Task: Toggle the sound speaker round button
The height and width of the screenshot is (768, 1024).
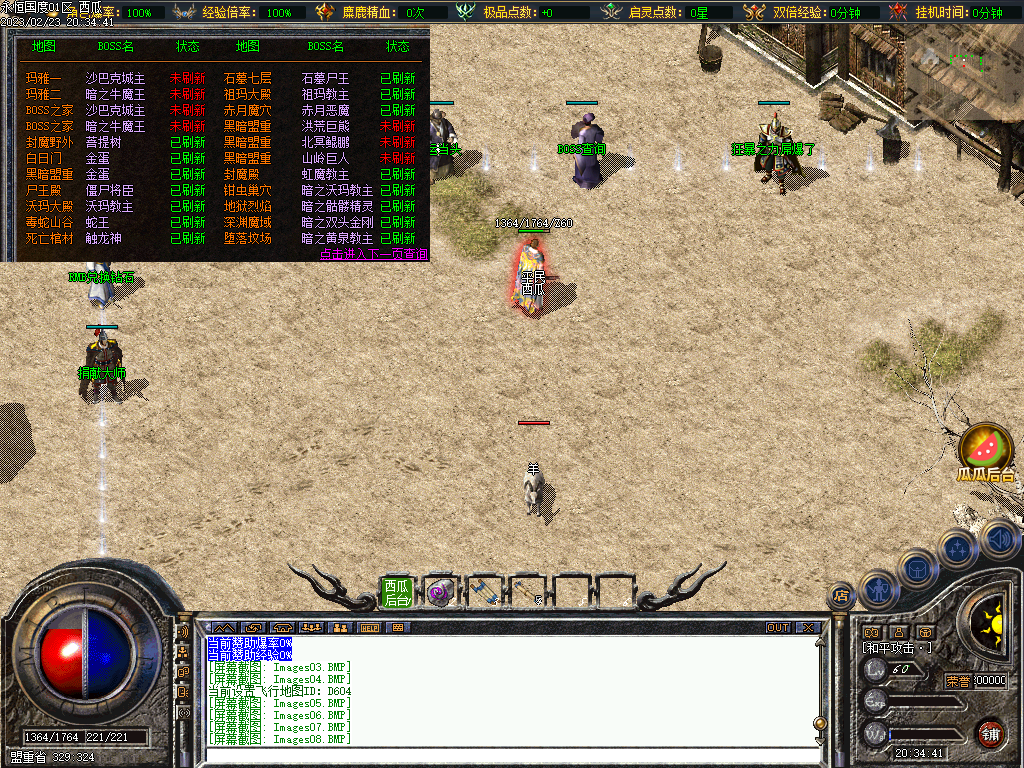Action: (998, 538)
